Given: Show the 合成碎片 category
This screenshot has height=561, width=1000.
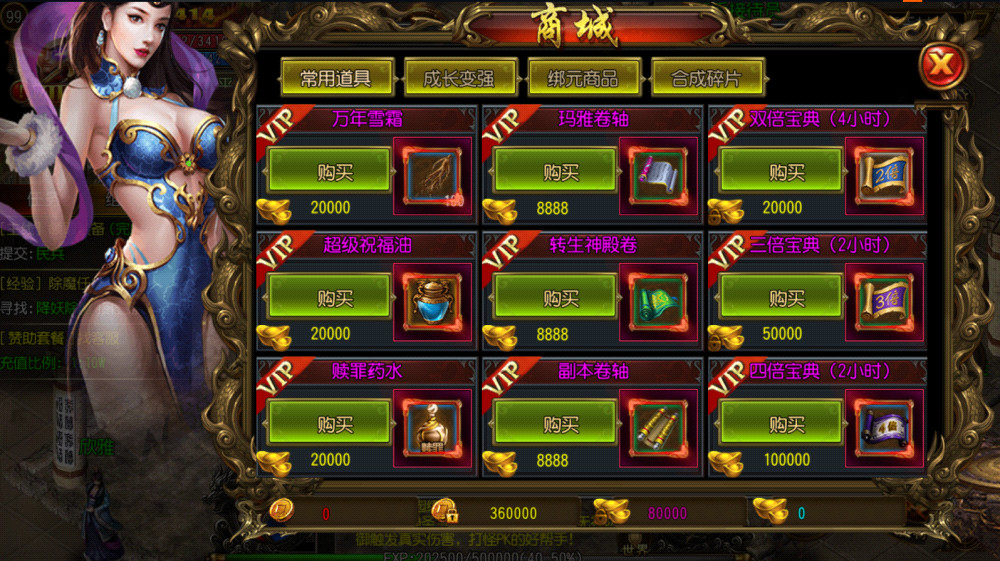Looking at the screenshot, I should (x=708, y=78).
